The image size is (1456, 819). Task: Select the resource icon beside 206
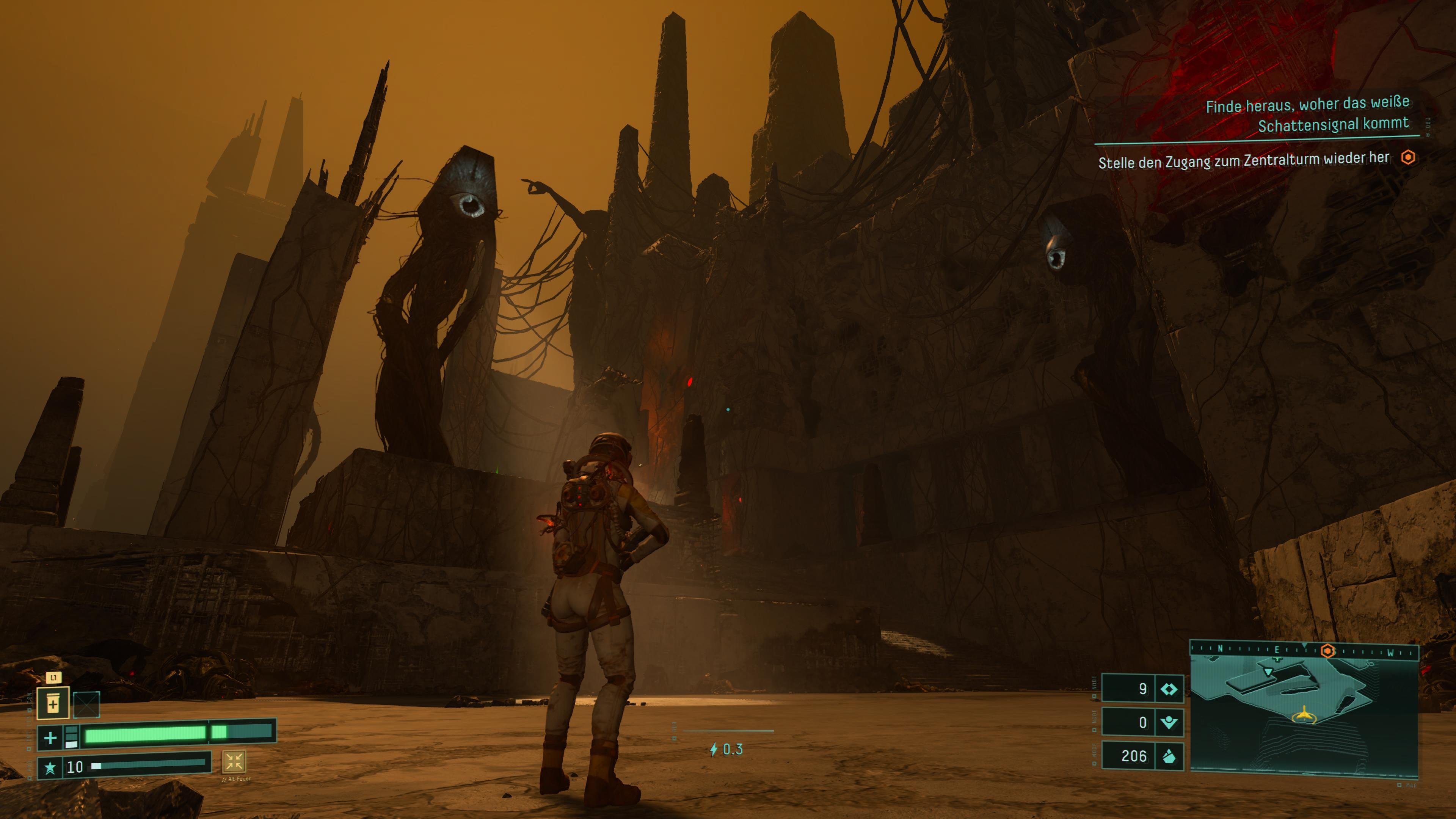pyautogui.click(x=1168, y=756)
